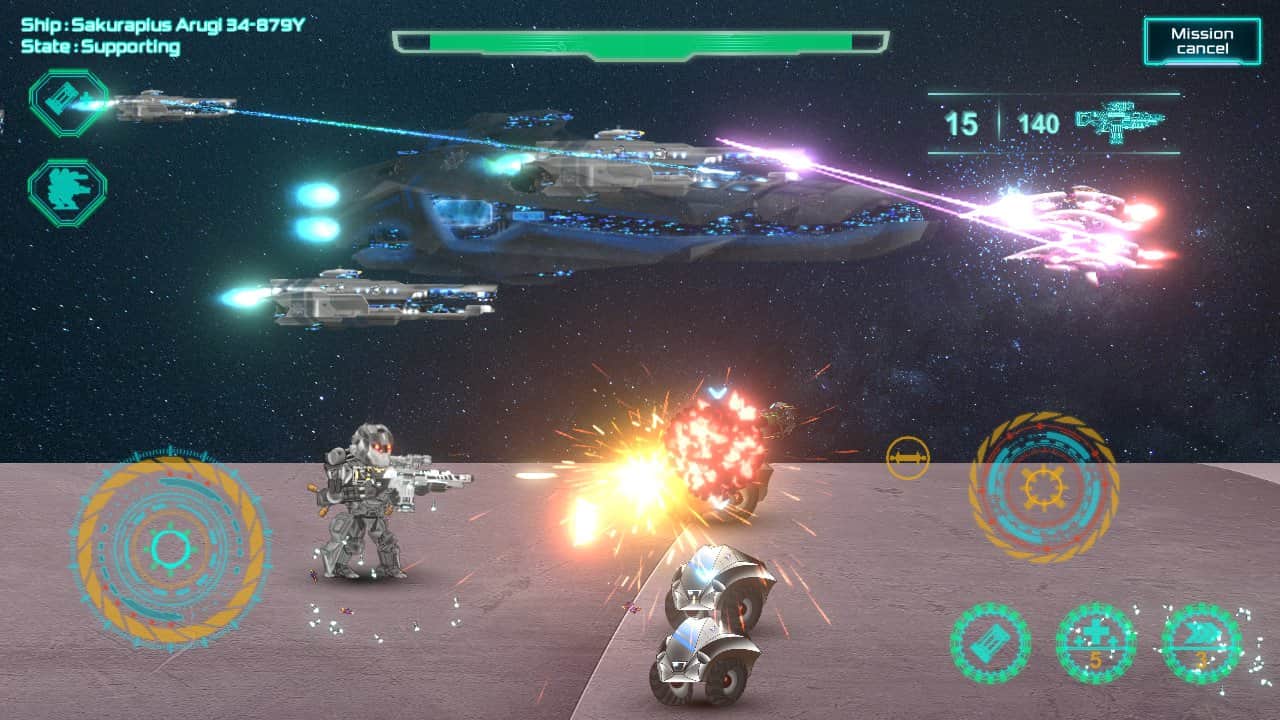Fire using the large crosshair attack button
The width and height of the screenshot is (1280, 720).
click(1043, 488)
